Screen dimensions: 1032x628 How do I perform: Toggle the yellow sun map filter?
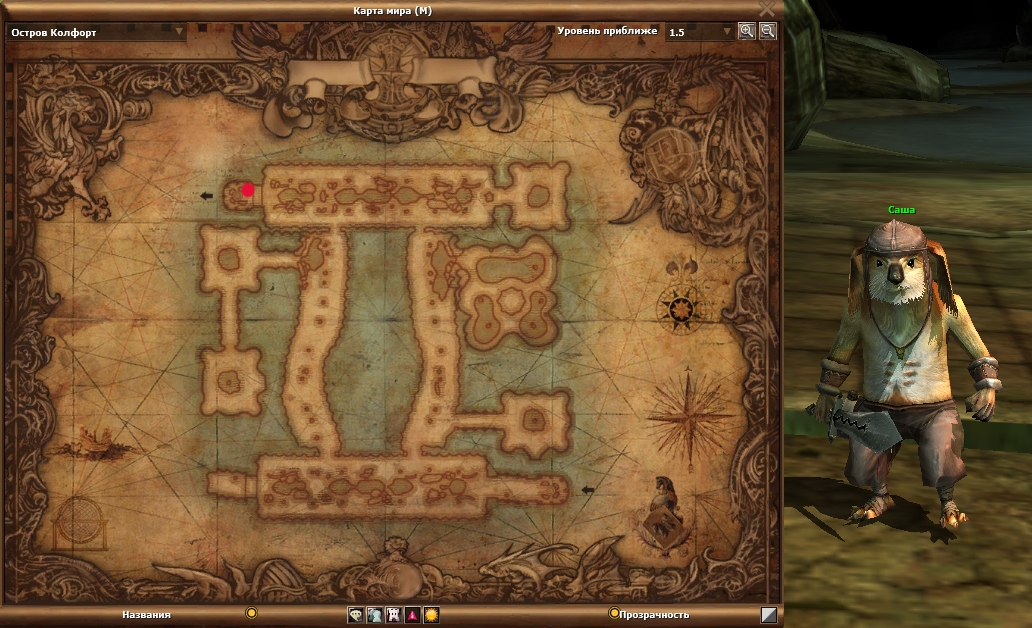pyautogui.click(x=431, y=615)
